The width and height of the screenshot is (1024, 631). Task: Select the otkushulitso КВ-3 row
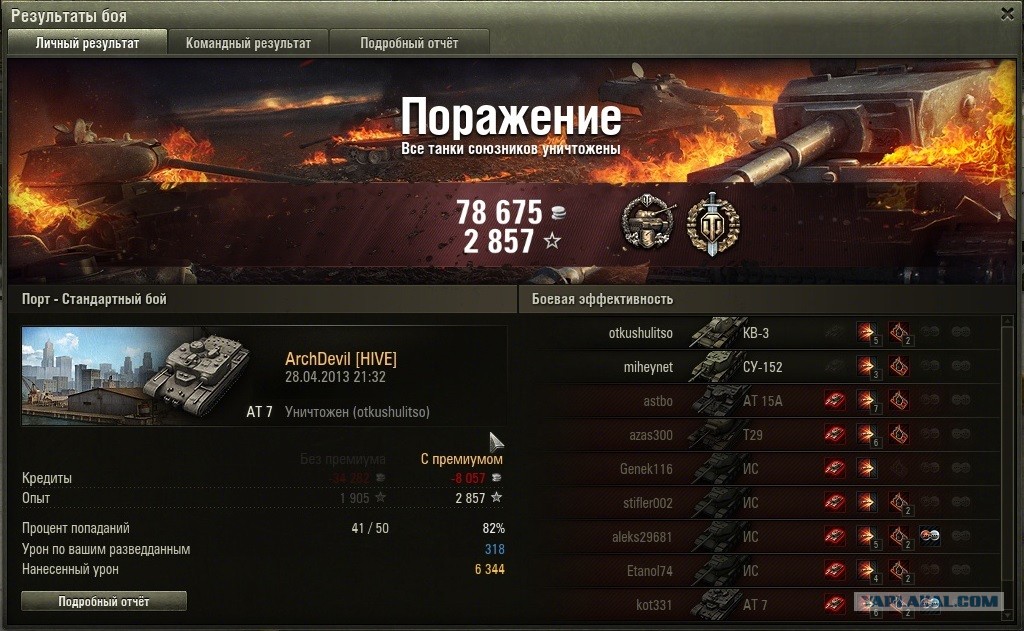(x=760, y=333)
